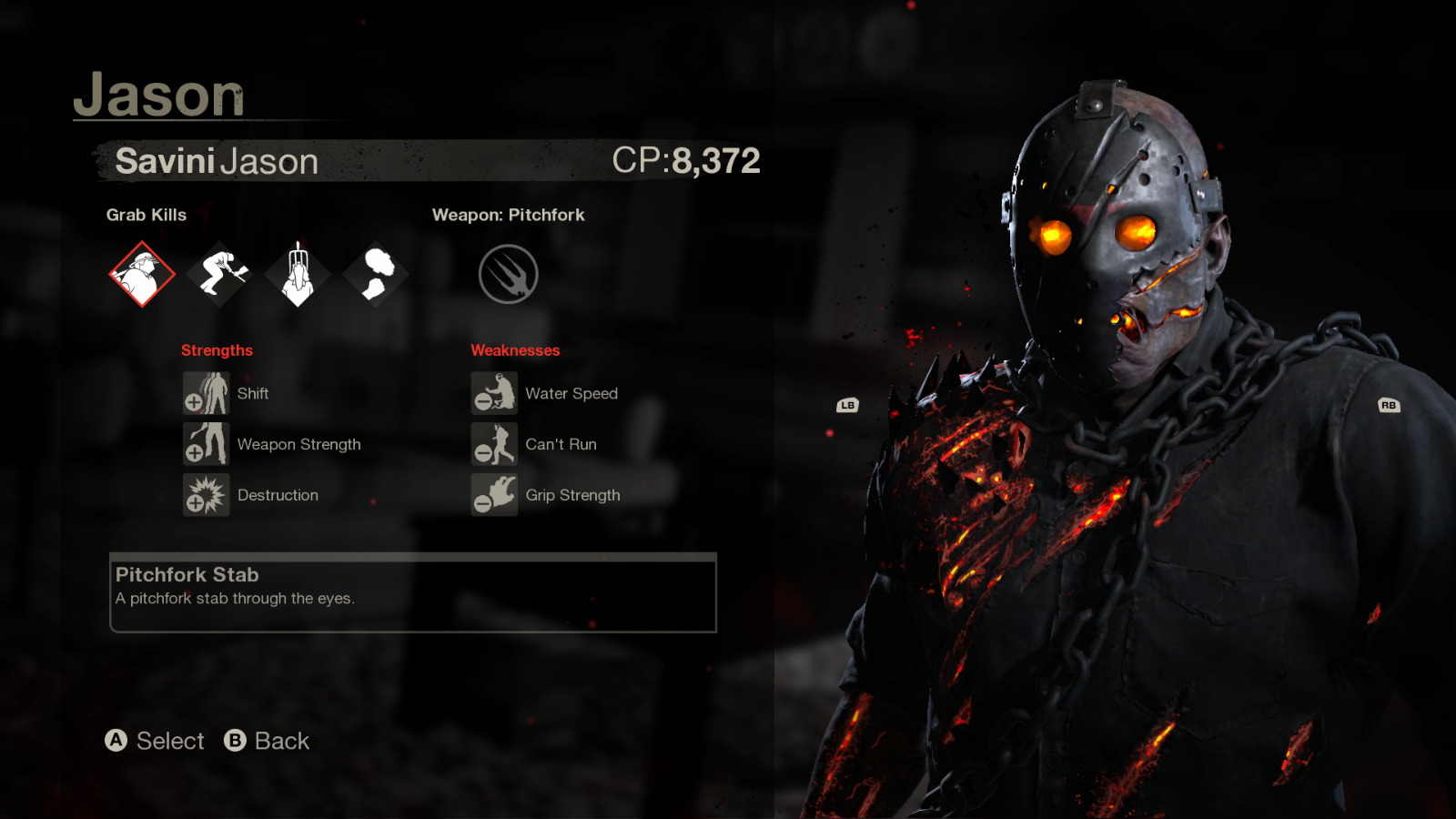Open the Weaknesses section header
Image resolution: width=1456 pixels, height=819 pixels.
515,349
